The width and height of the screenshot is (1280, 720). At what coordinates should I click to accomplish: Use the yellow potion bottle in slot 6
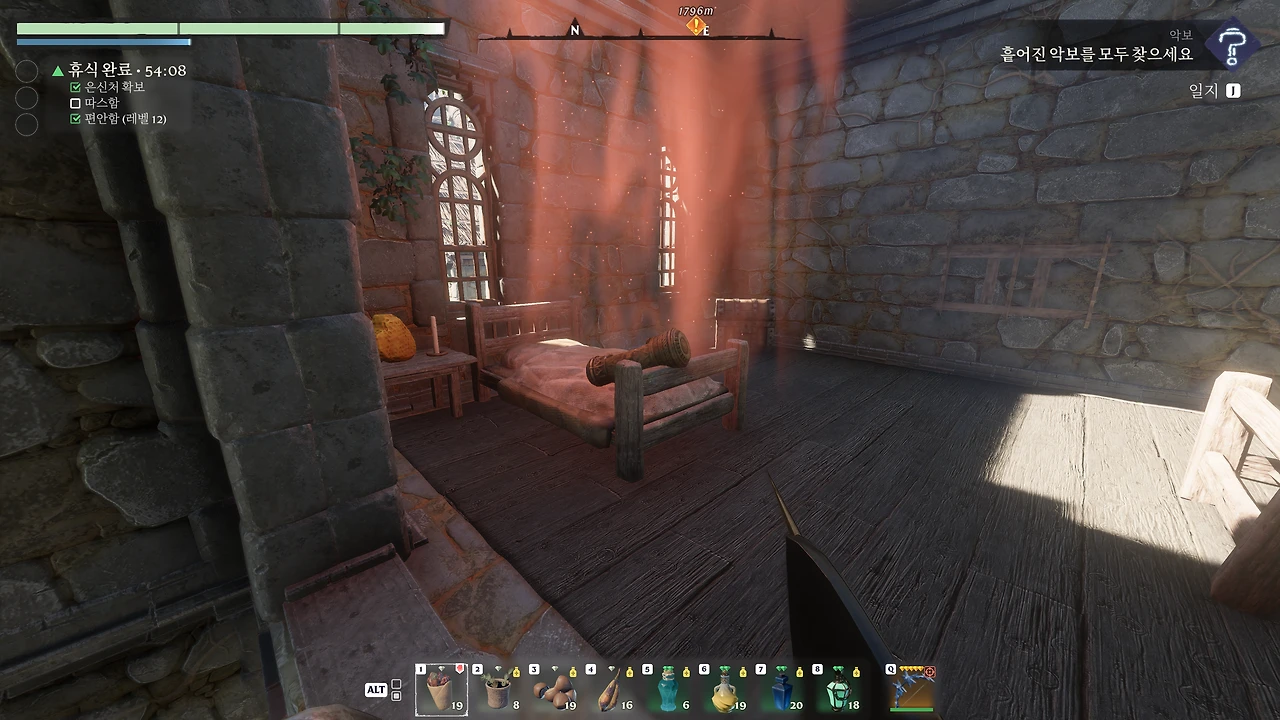pyautogui.click(x=724, y=691)
